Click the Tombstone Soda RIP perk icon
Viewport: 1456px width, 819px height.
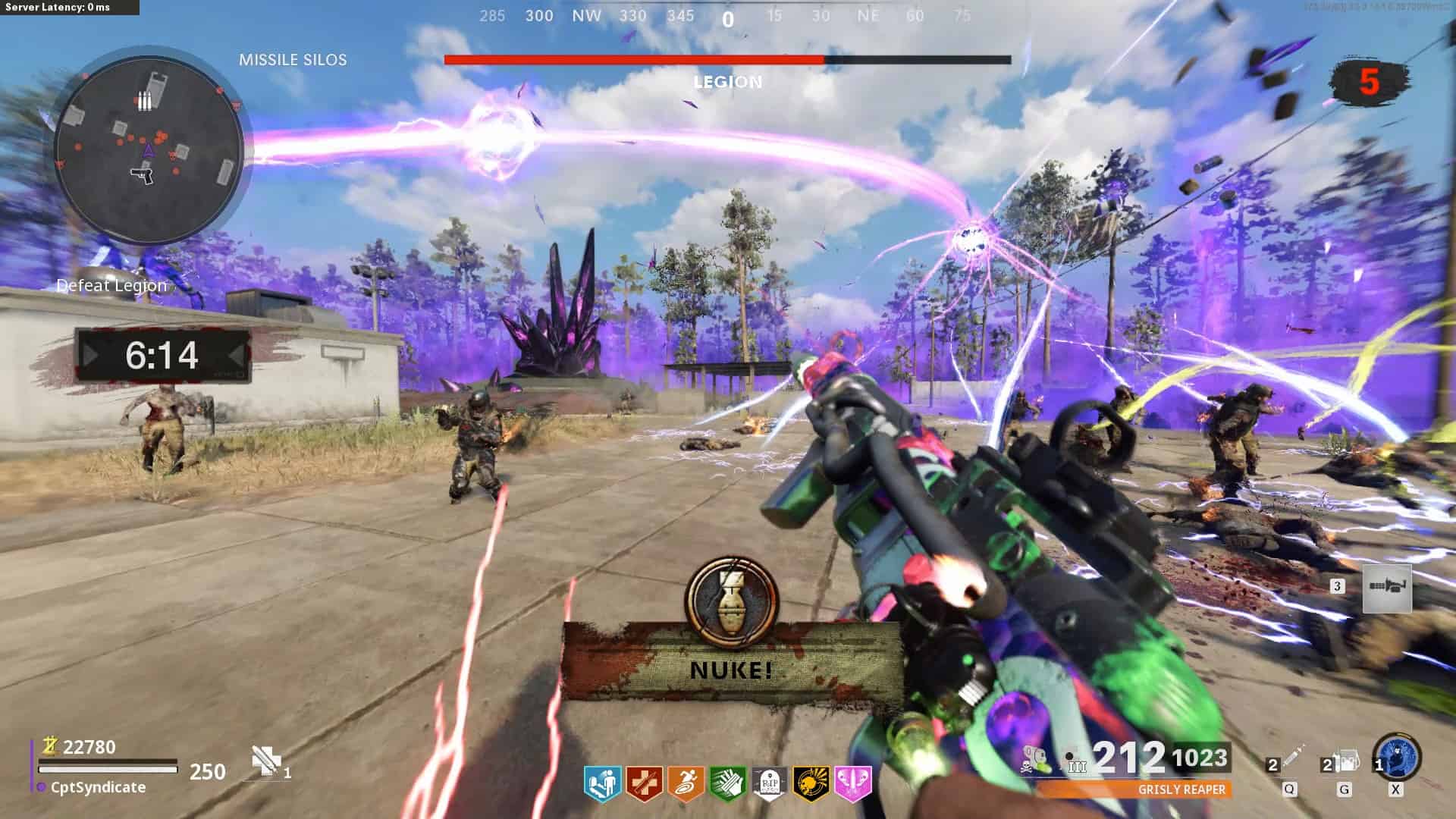(x=769, y=784)
